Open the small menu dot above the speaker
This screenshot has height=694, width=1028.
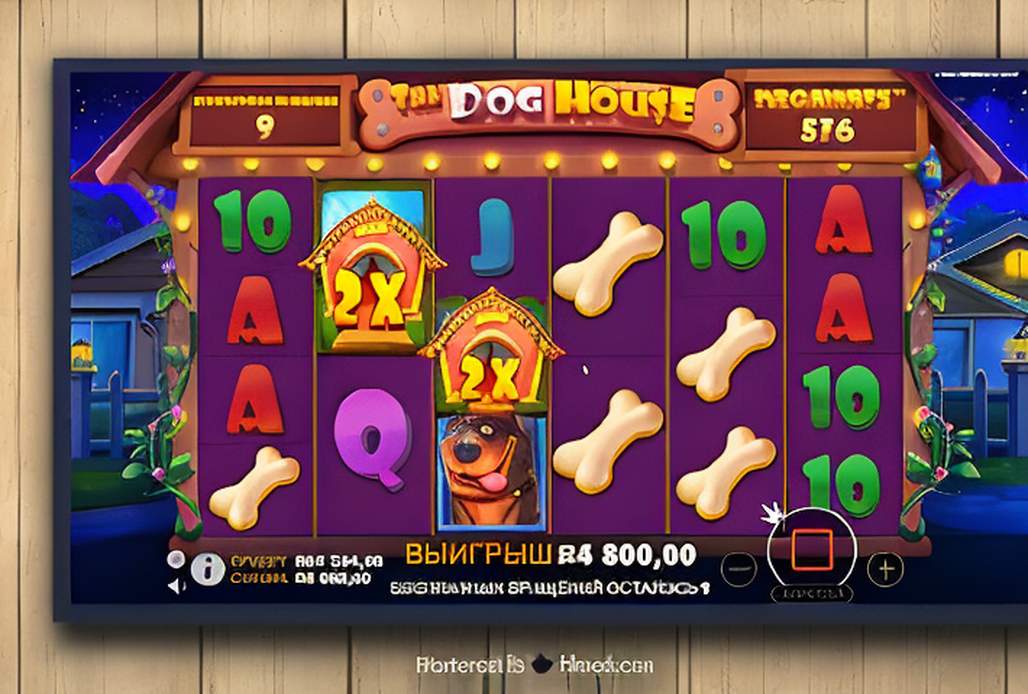point(176,560)
